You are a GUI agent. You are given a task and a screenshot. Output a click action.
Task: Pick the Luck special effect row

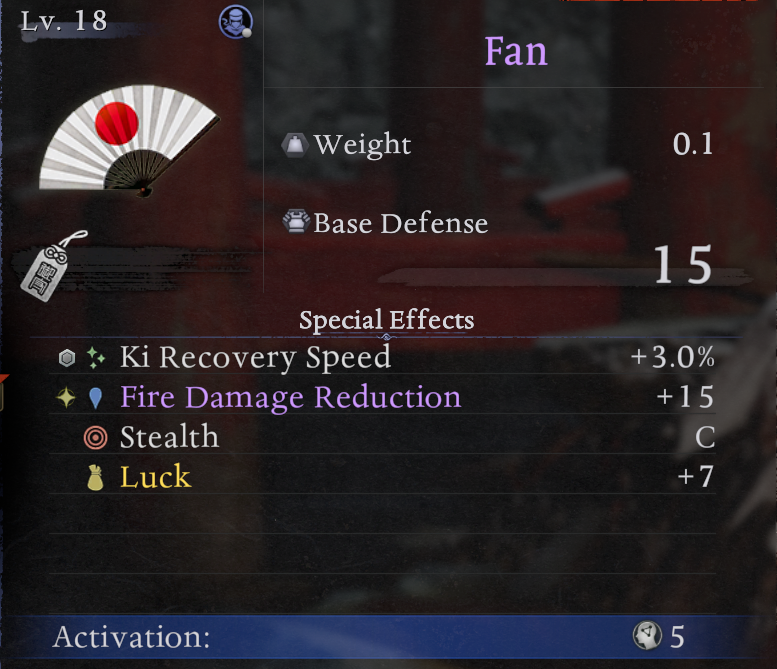tap(386, 477)
